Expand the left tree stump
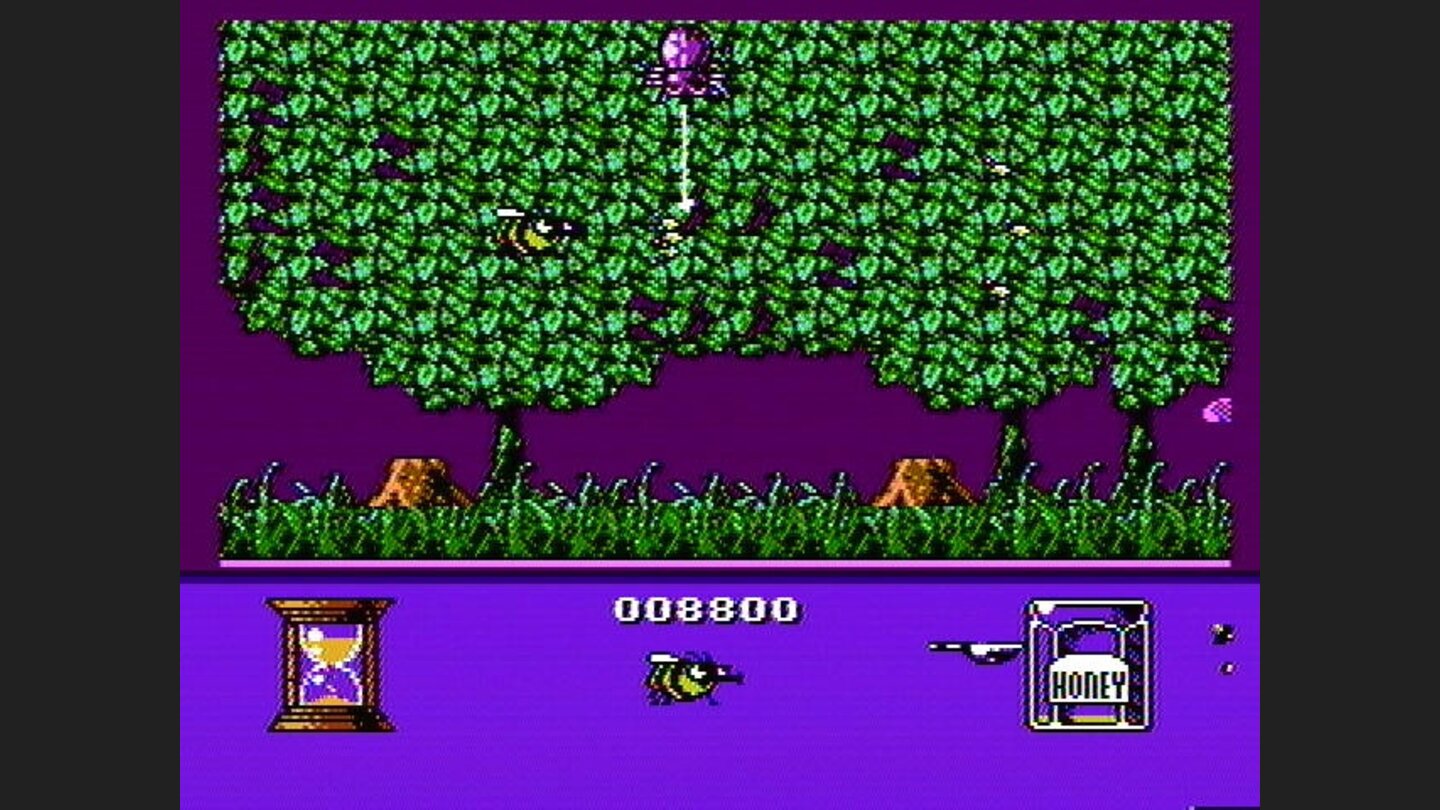Viewport: 1440px width, 810px height. point(420,485)
